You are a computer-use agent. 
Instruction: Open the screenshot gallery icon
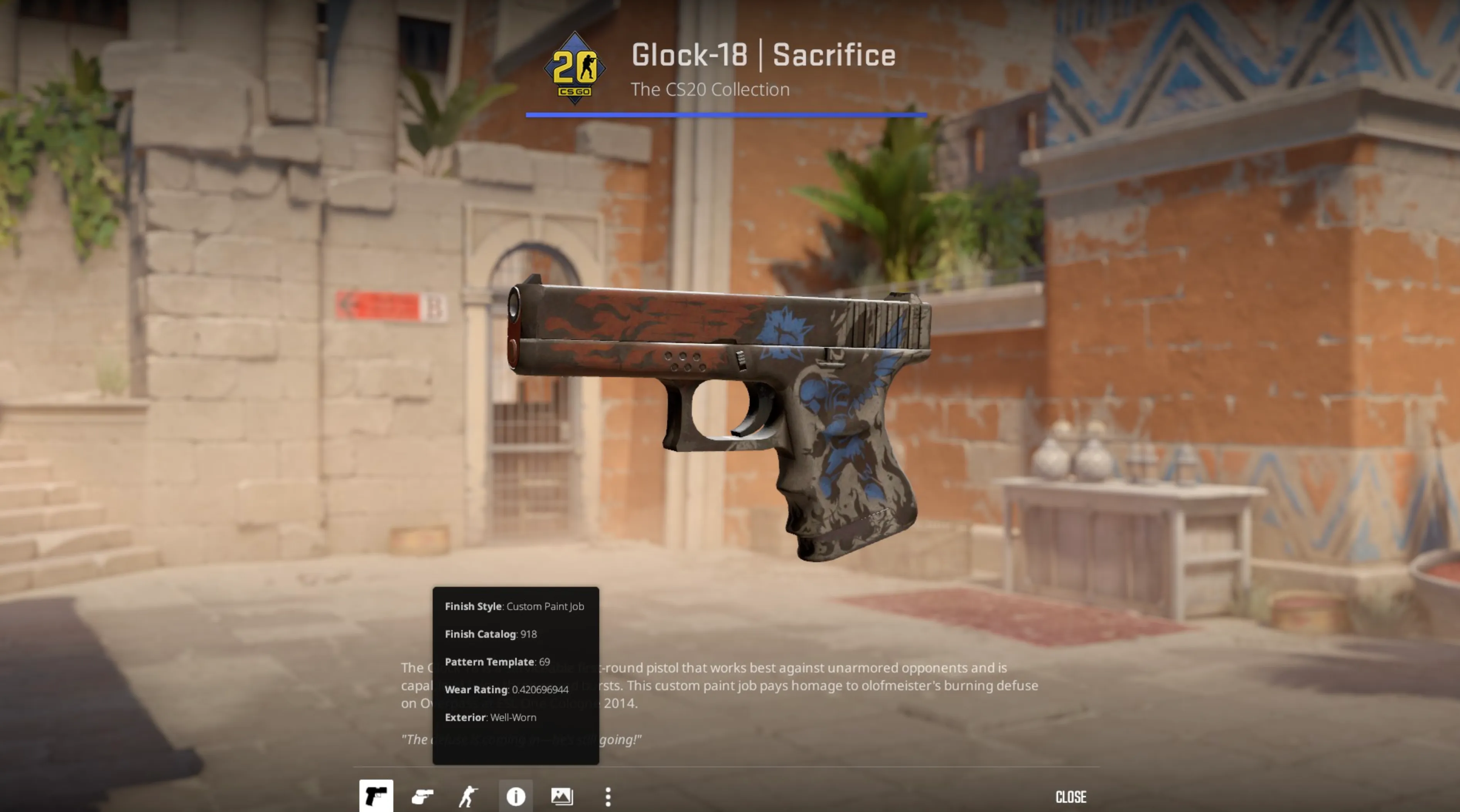(561, 796)
